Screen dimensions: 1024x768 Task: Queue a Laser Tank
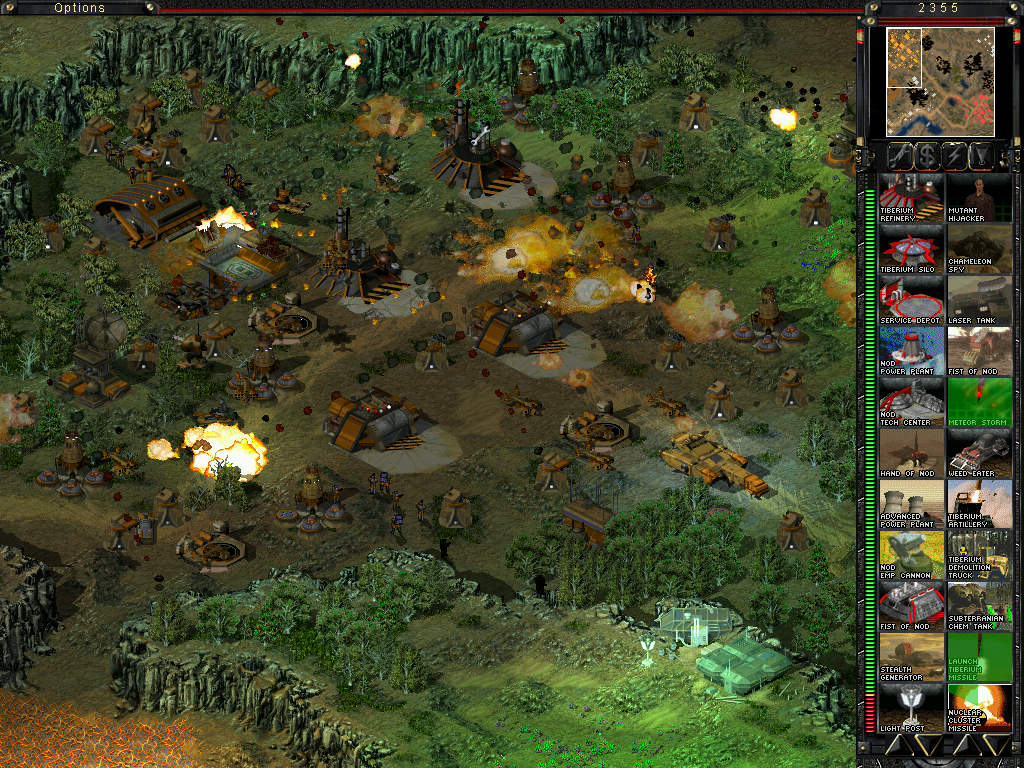click(979, 300)
